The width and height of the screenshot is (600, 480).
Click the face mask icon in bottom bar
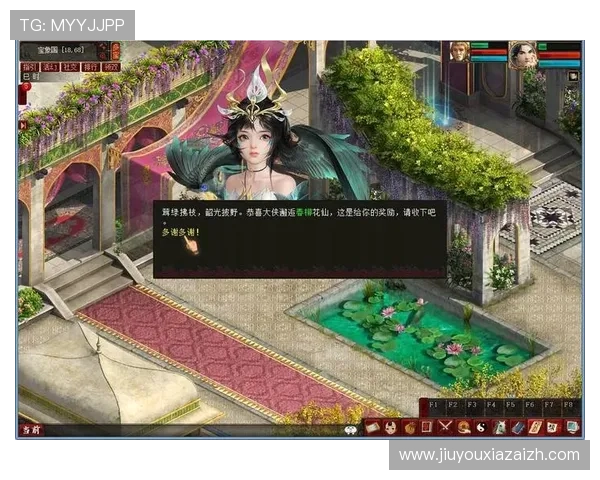[391, 427]
